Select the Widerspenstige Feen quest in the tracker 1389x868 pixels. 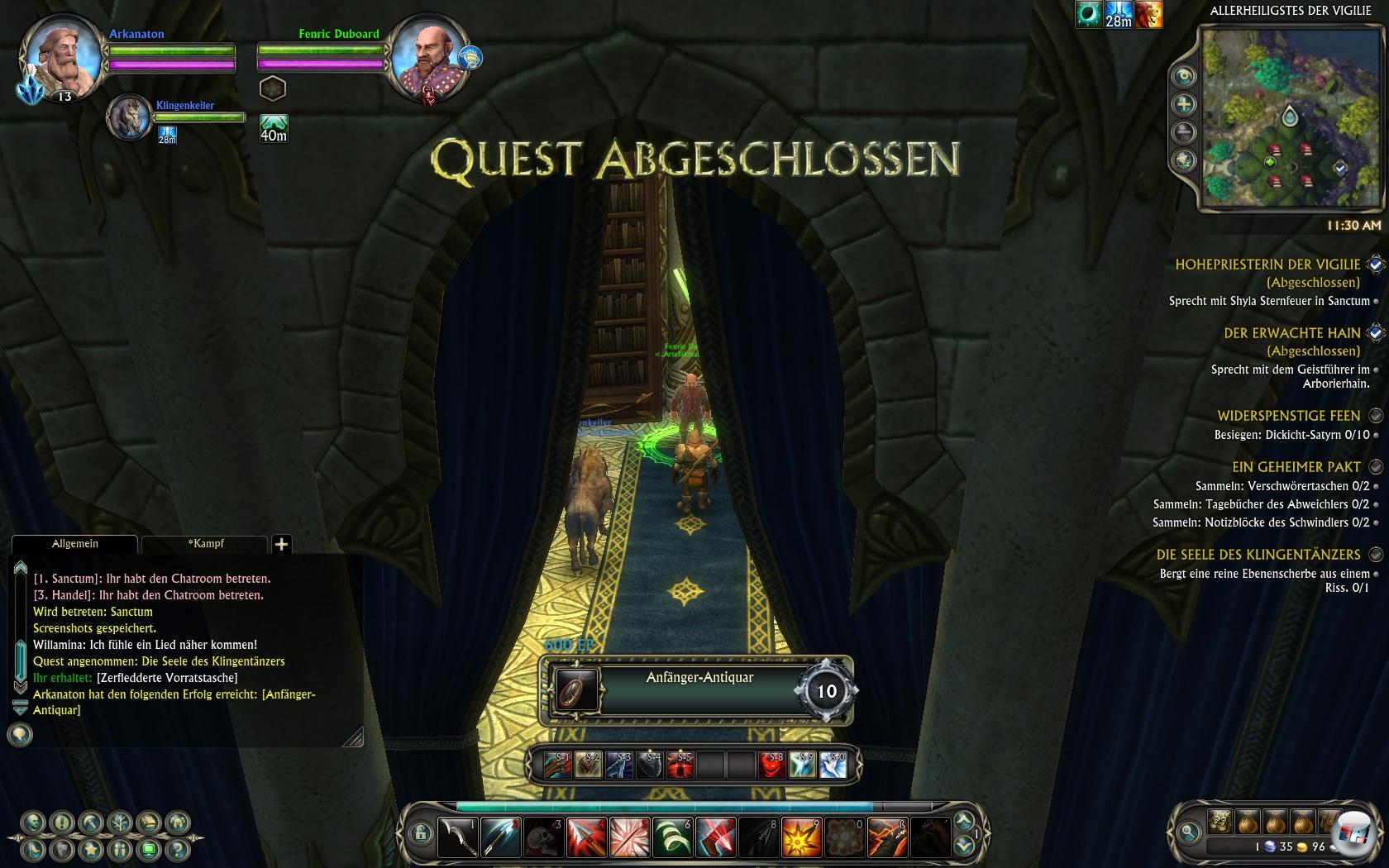[x=1288, y=416]
